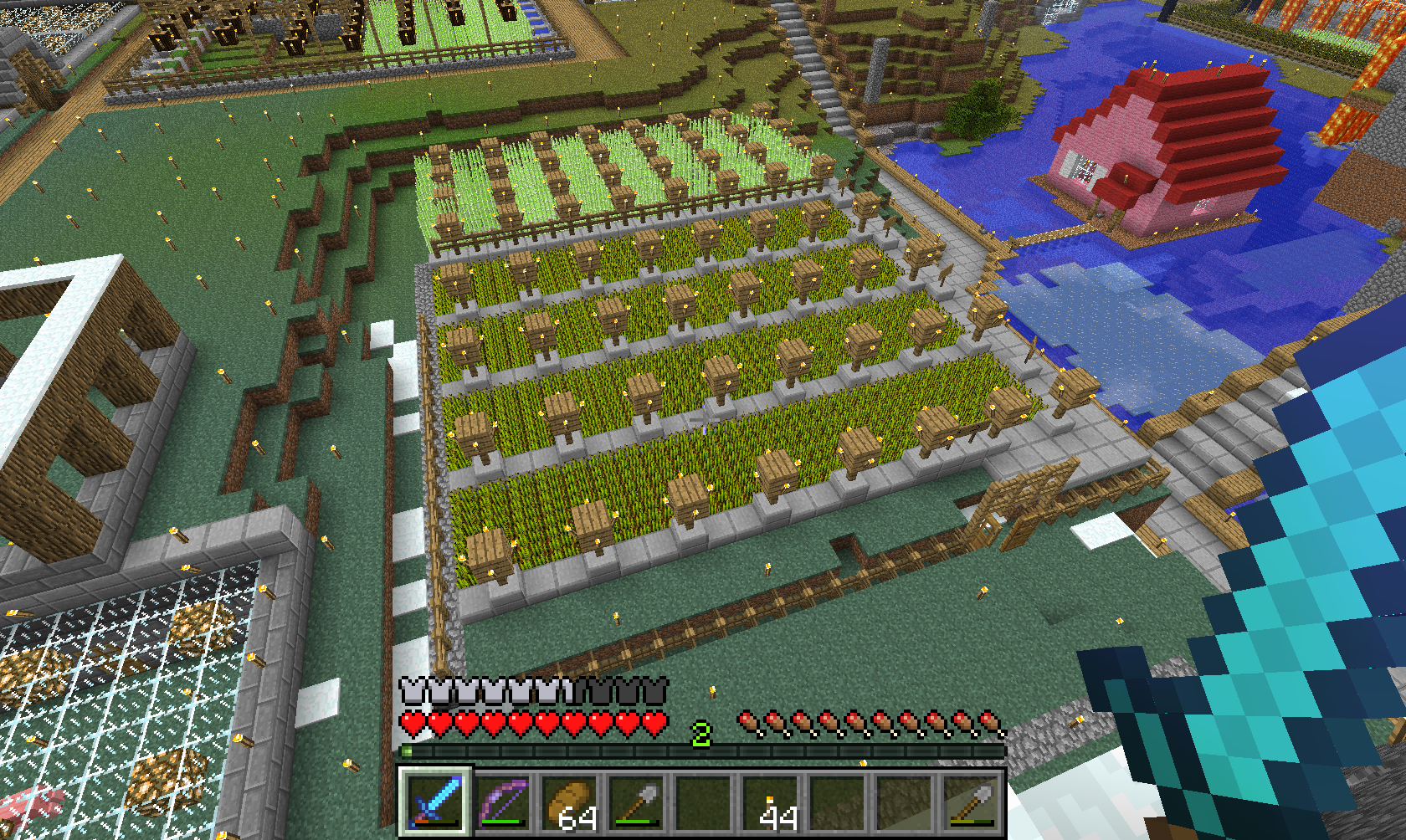The height and width of the screenshot is (840, 1406).
Task: Choose the bread stack of 64
Action: tap(569, 802)
